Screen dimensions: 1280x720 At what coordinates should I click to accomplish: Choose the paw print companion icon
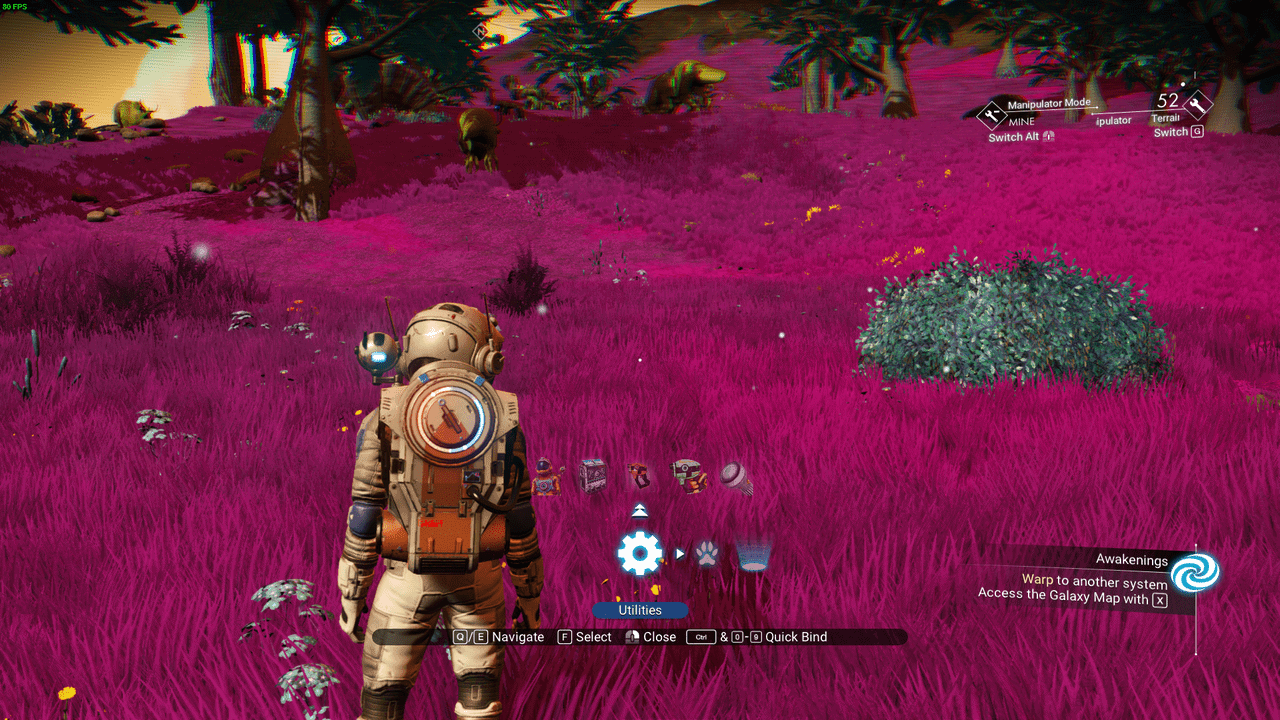[x=707, y=553]
